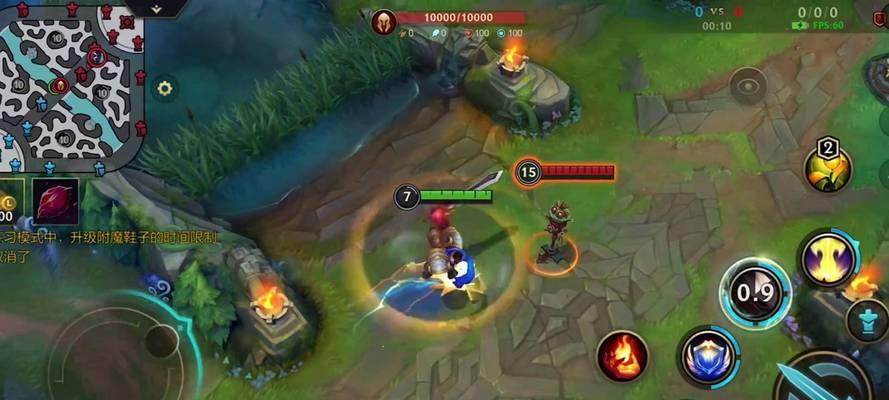Screen dimensions: 889x400
Task: Open the settings gear beside the minimap
Action: (165, 88)
